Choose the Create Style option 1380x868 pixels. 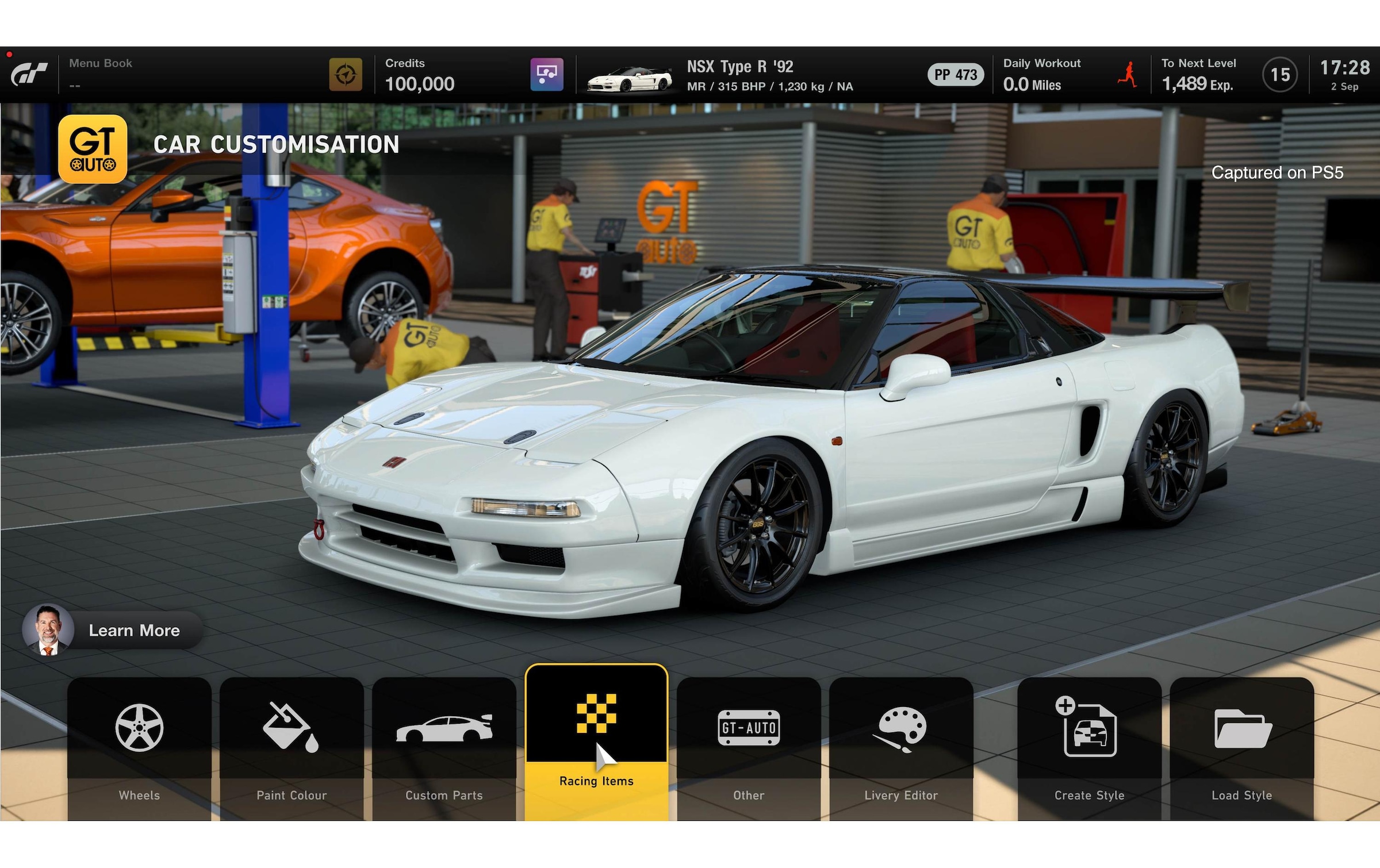[1089, 747]
